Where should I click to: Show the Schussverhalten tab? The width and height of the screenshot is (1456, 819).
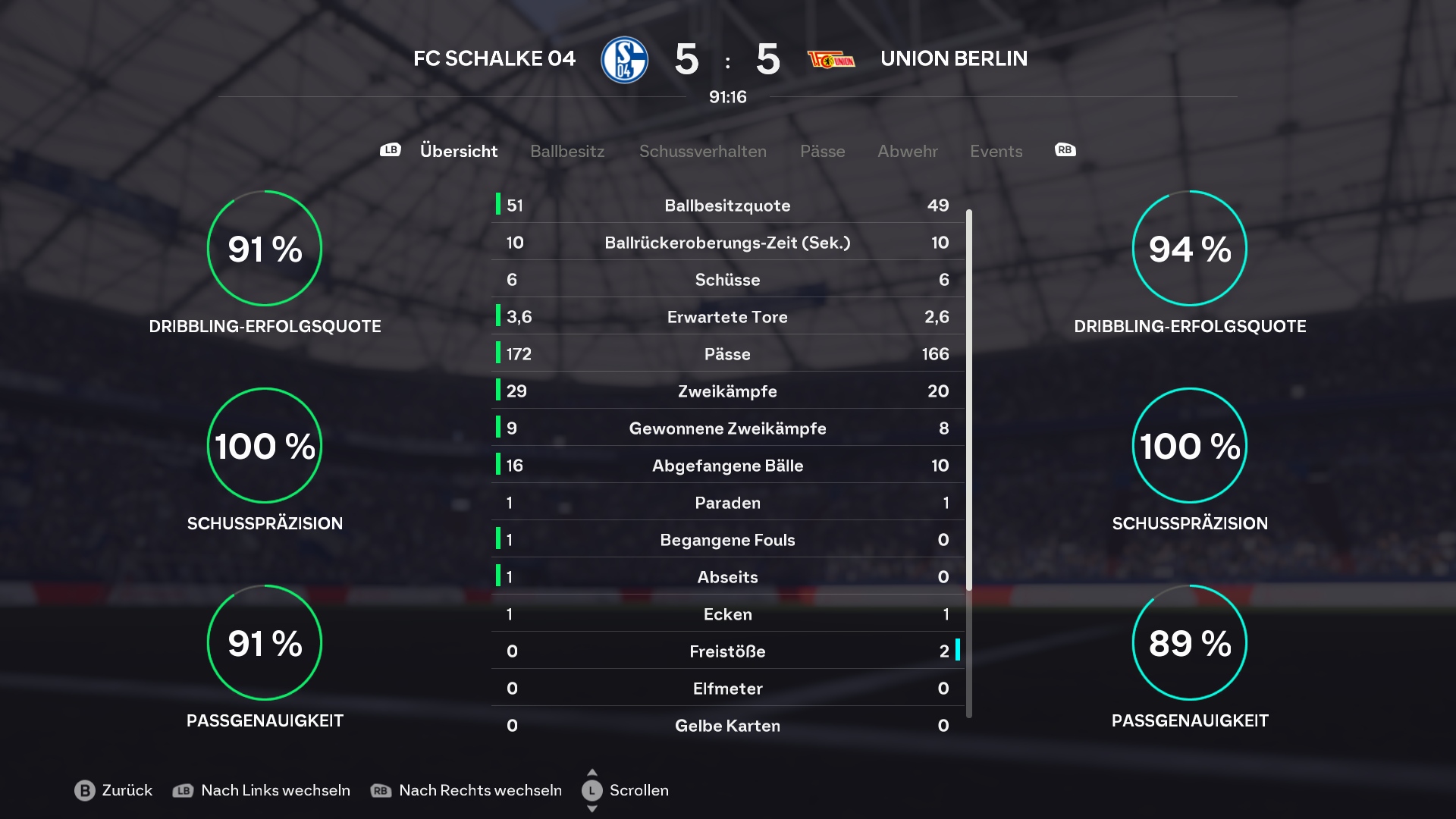click(x=702, y=151)
